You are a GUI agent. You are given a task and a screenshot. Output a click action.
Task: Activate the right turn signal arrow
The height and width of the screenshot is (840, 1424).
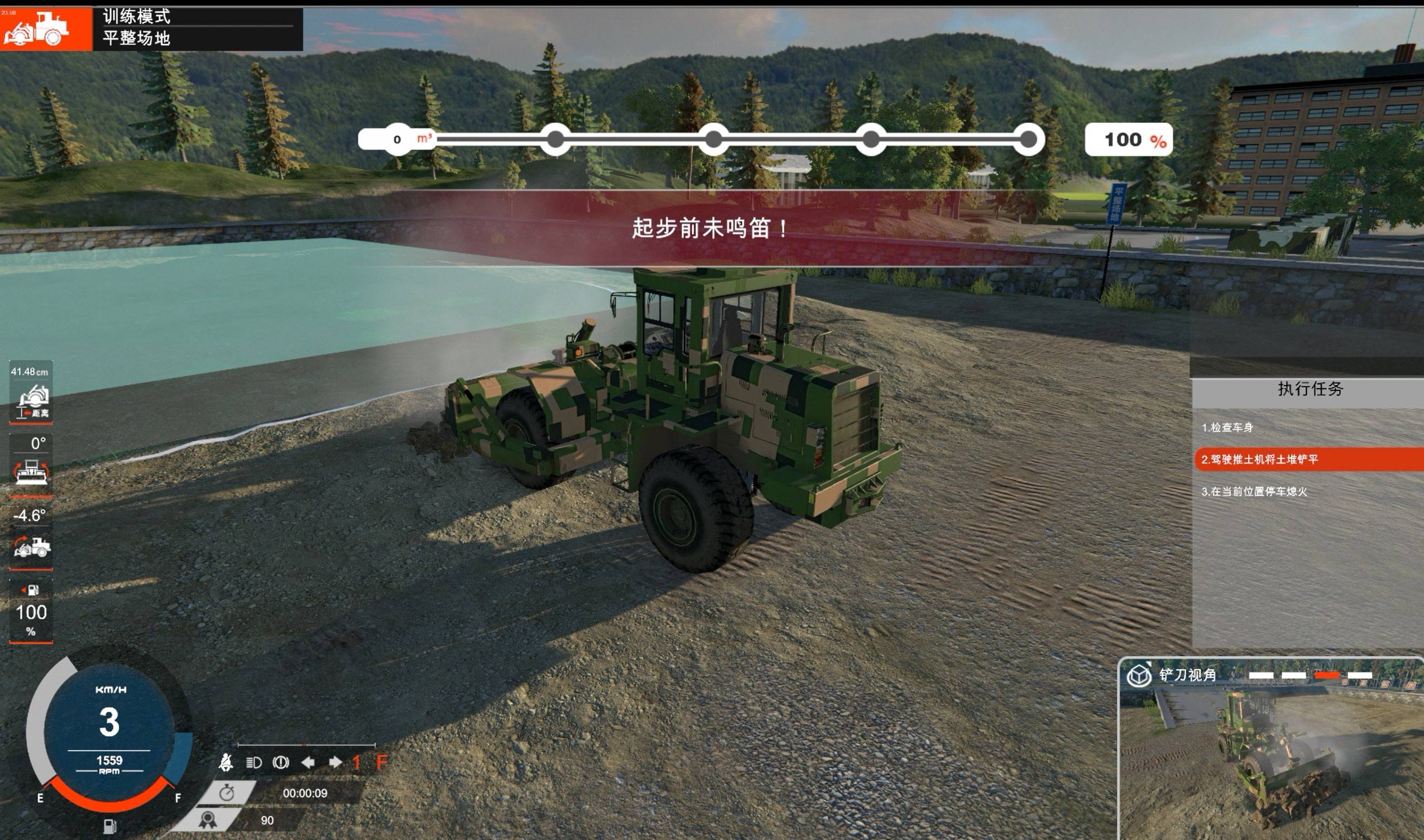[335, 762]
